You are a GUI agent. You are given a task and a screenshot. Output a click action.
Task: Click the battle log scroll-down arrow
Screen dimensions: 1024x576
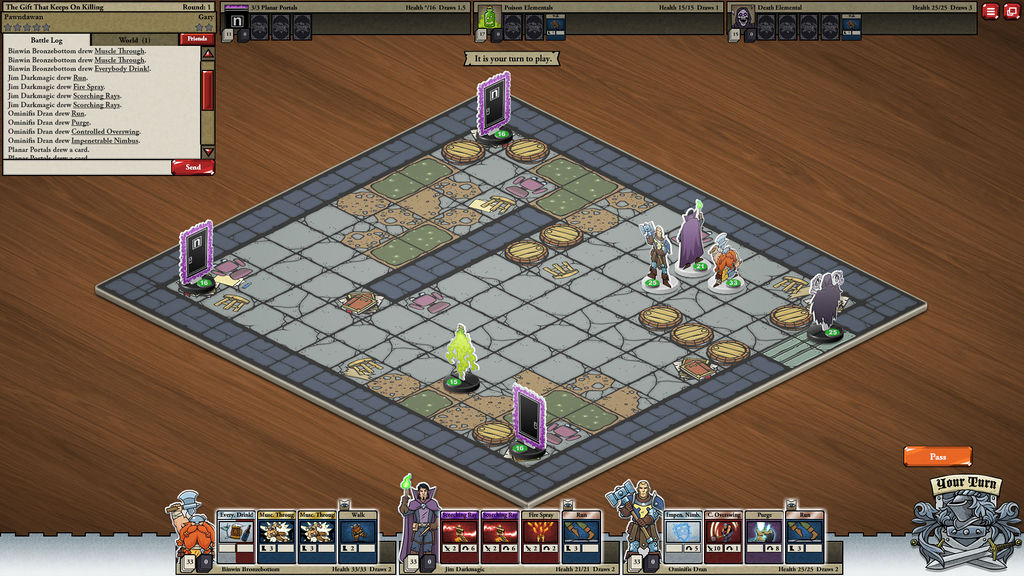coord(208,150)
